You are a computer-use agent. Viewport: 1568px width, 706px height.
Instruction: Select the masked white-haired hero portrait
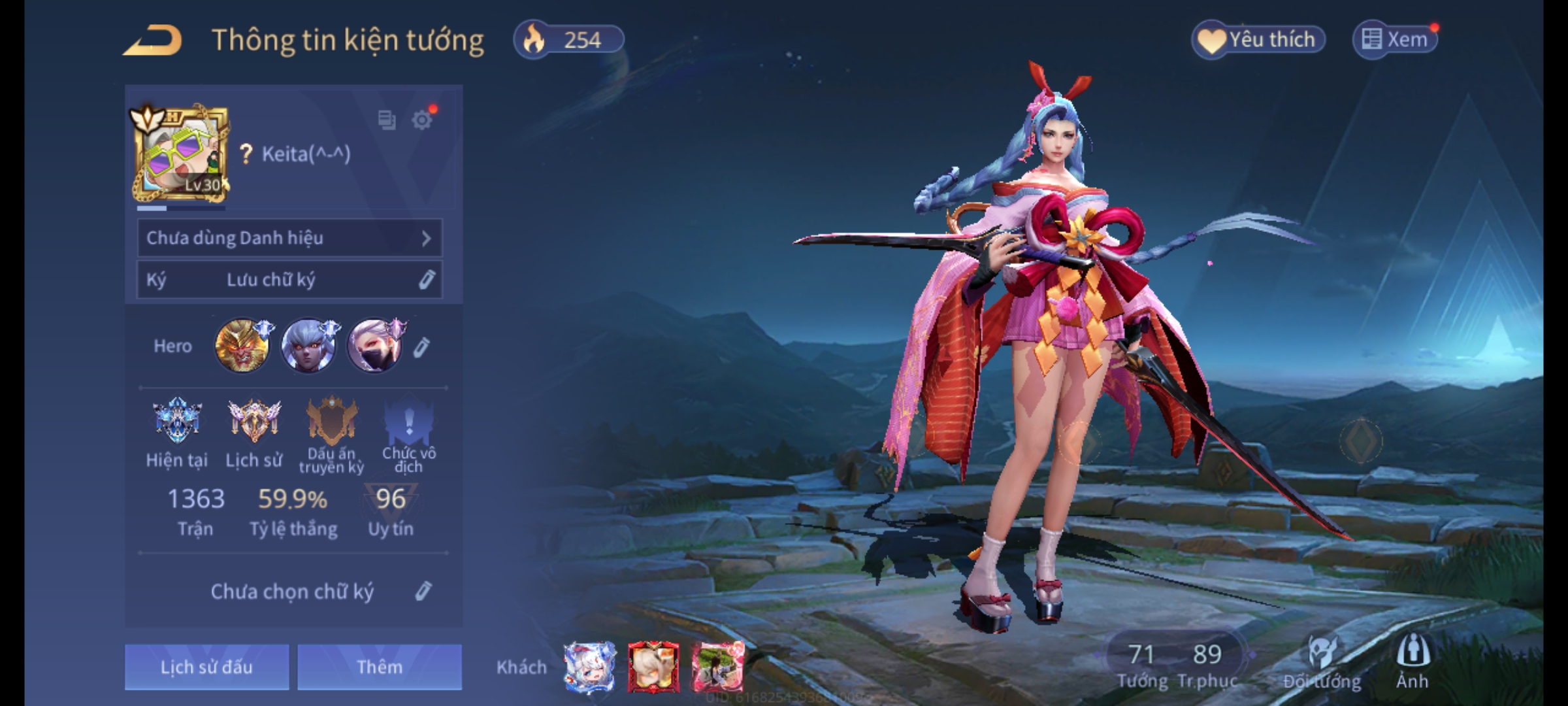pyautogui.click(x=374, y=346)
